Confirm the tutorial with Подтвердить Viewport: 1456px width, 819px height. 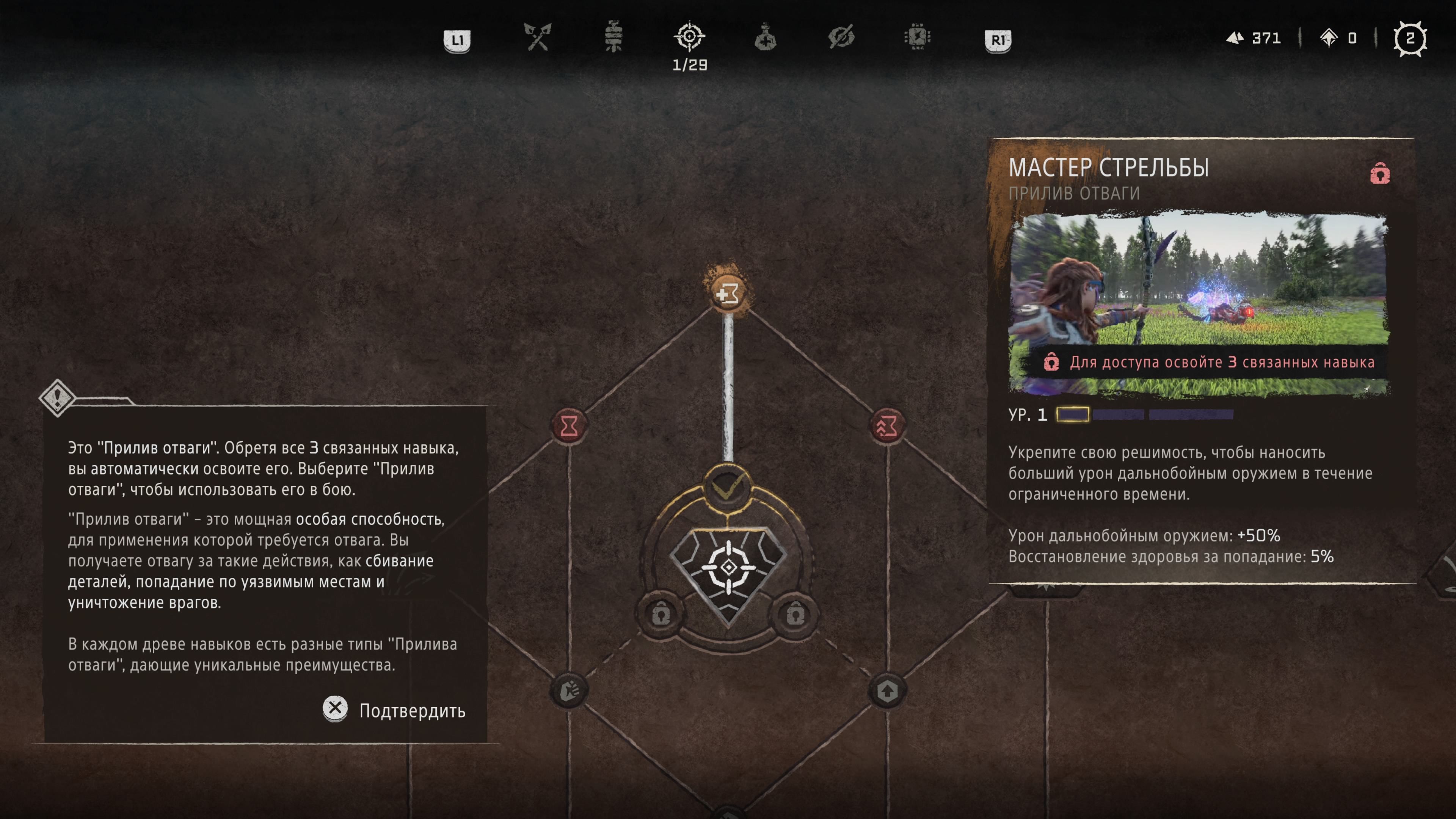click(394, 710)
